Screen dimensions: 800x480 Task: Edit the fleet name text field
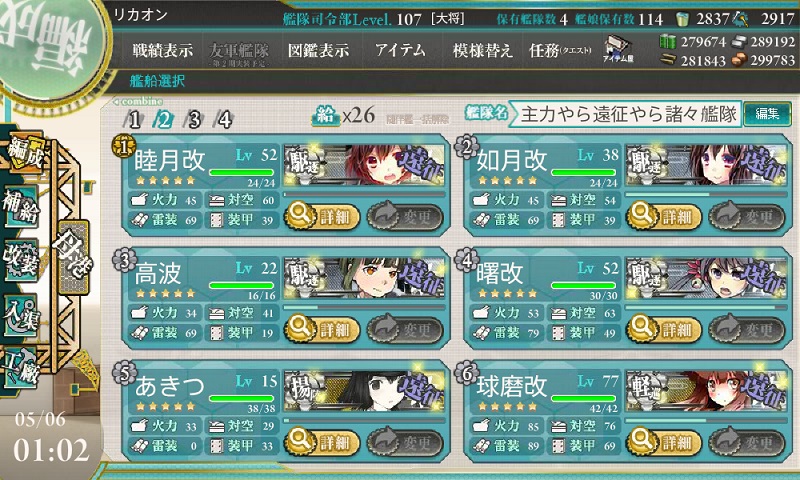click(x=628, y=114)
